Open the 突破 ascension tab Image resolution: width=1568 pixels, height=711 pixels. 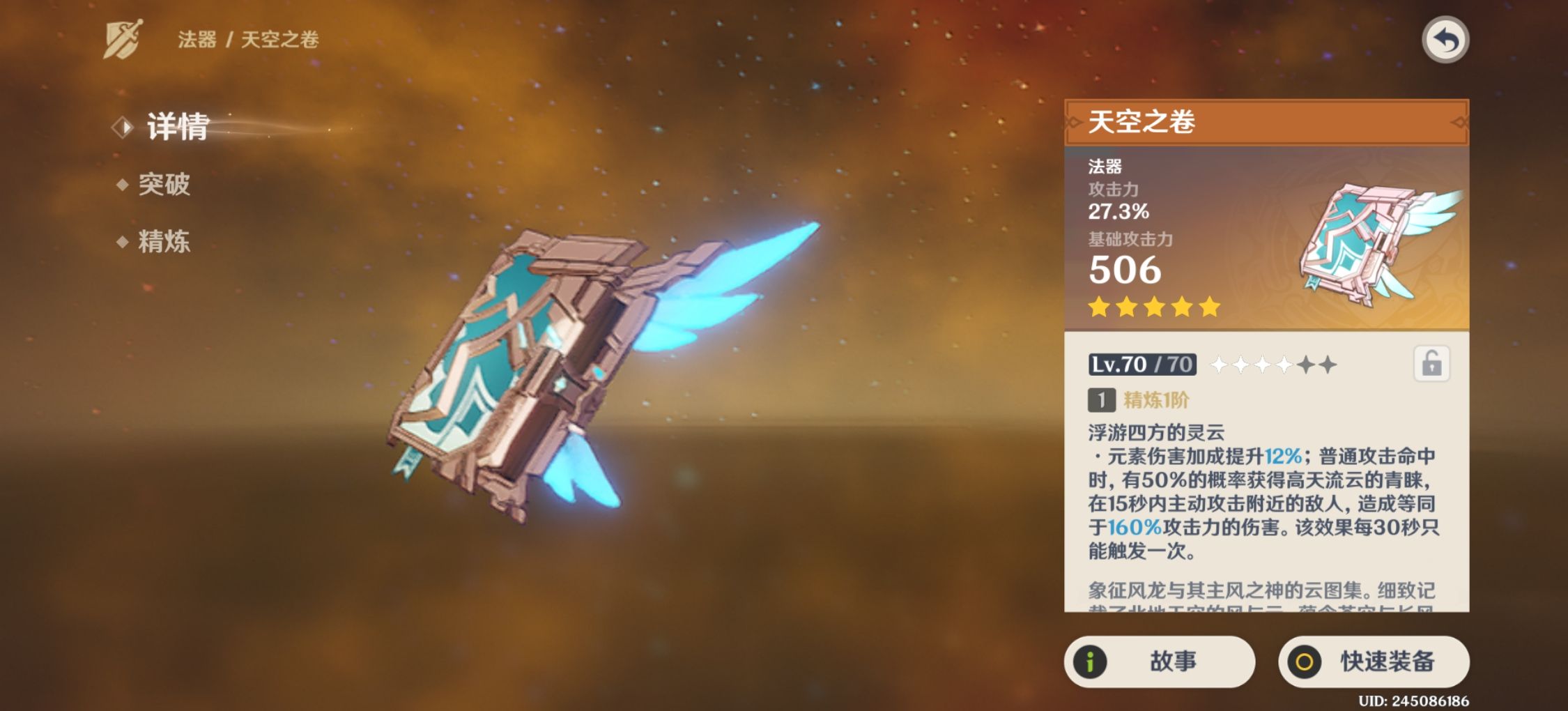pyautogui.click(x=164, y=185)
